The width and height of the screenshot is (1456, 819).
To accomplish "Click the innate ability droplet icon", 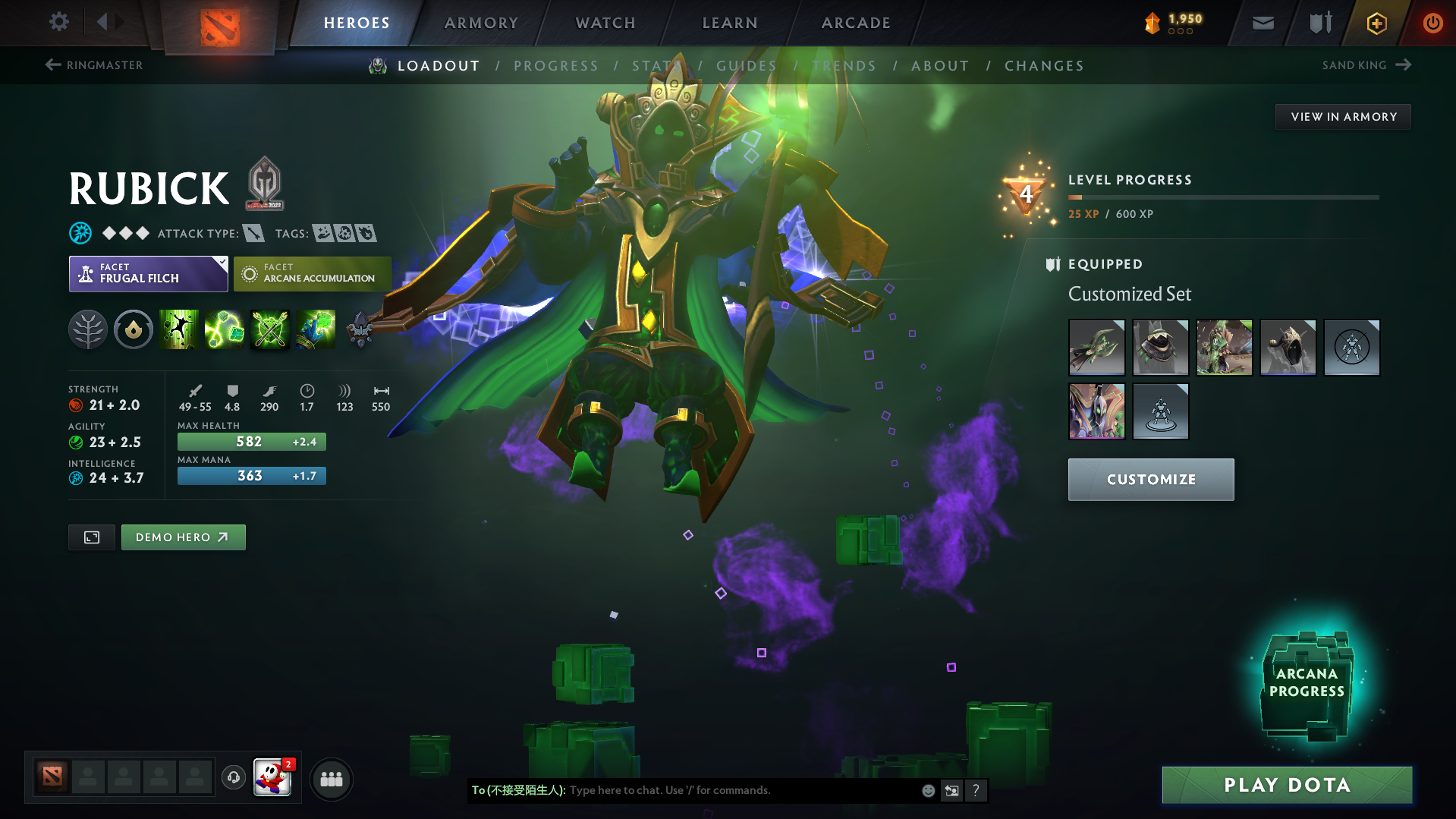I will 134,329.
